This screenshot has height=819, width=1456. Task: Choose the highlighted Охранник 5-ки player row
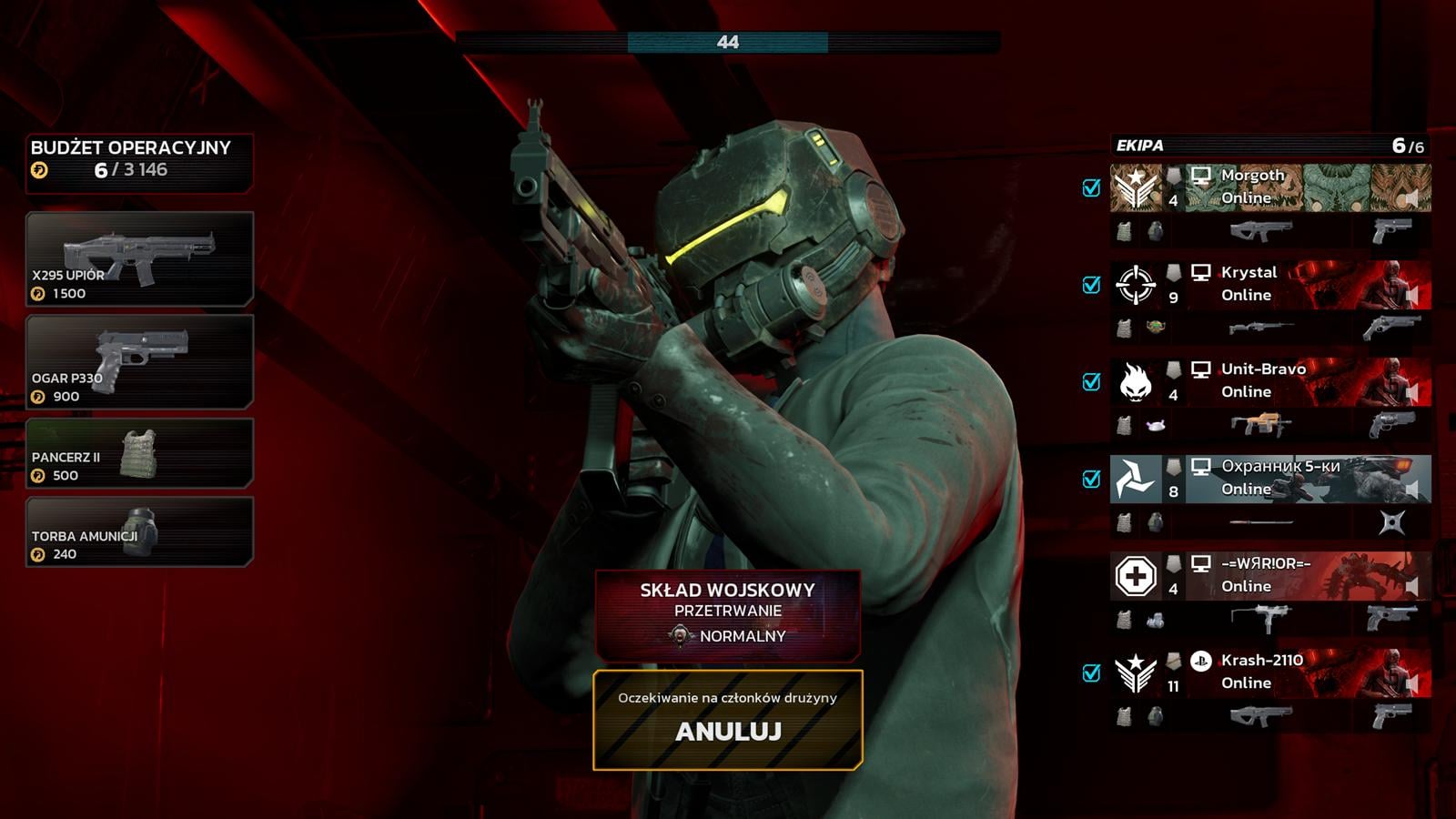[x=1269, y=479]
